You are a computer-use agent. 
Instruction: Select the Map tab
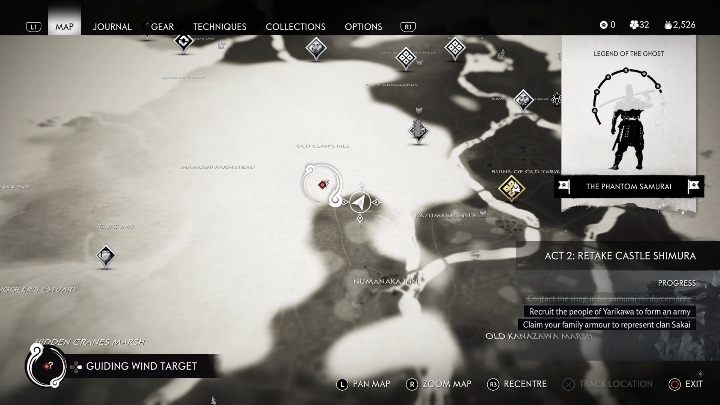point(64,26)
